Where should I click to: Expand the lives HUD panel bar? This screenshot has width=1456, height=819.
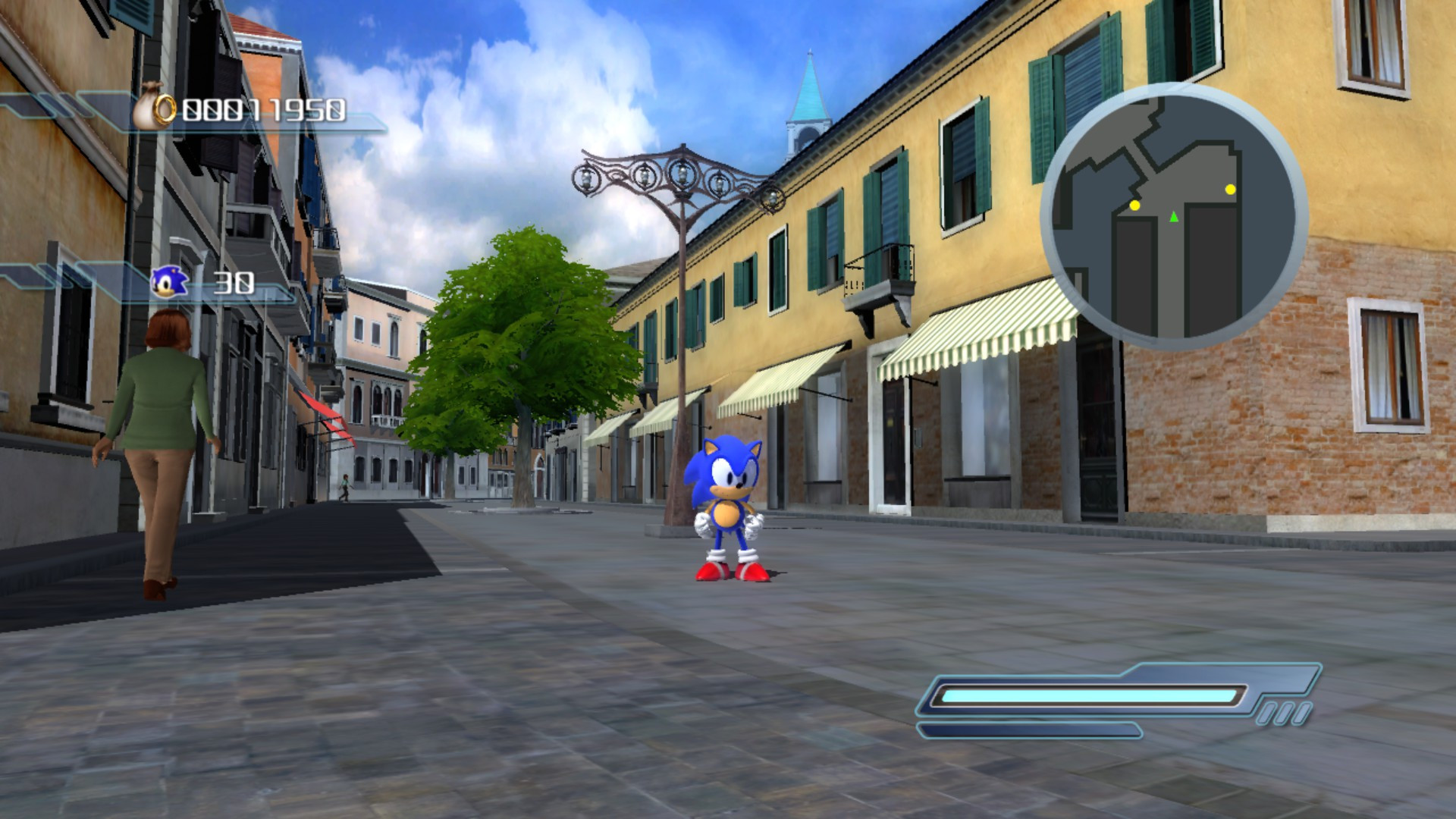point(190,284)
